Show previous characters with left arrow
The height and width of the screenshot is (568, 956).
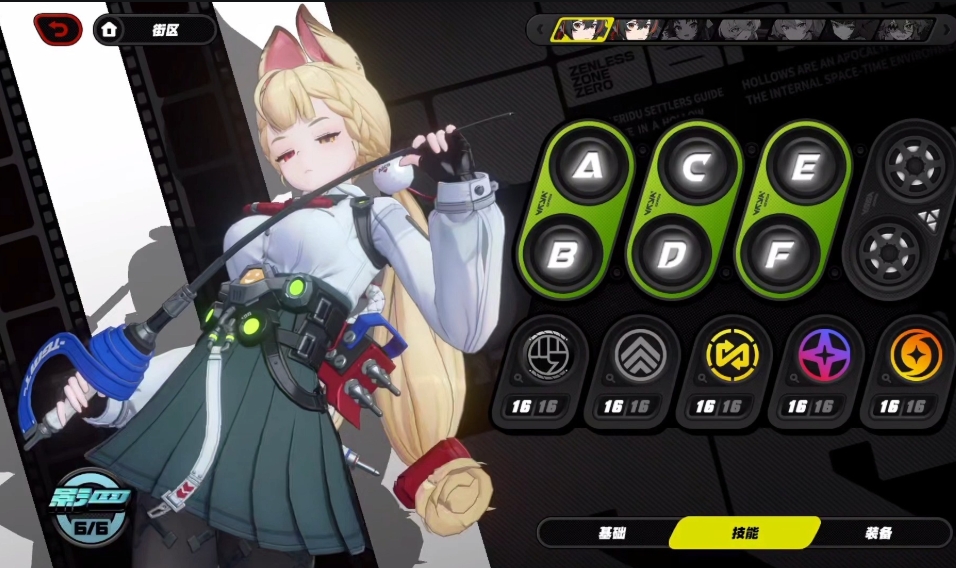click(x=540, y=29)
